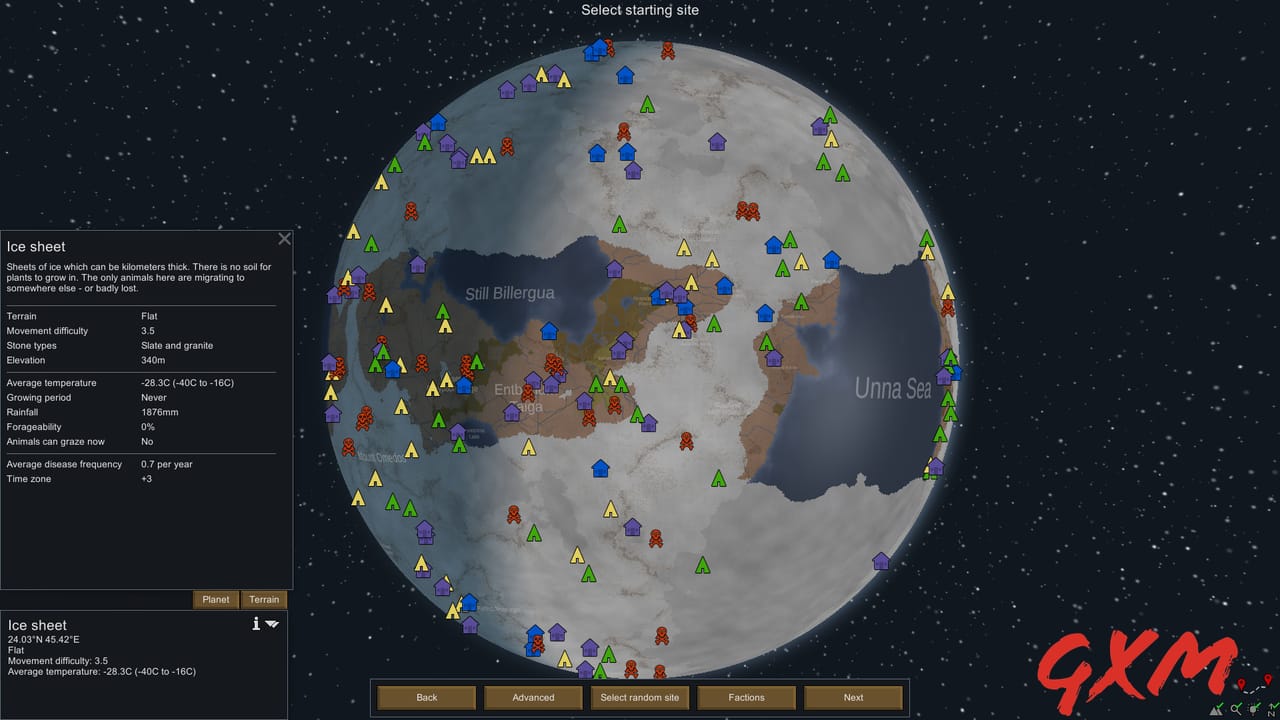Collapse the site info panel with the chevron
Screen dimensions: 1280x720
[272, 623]
